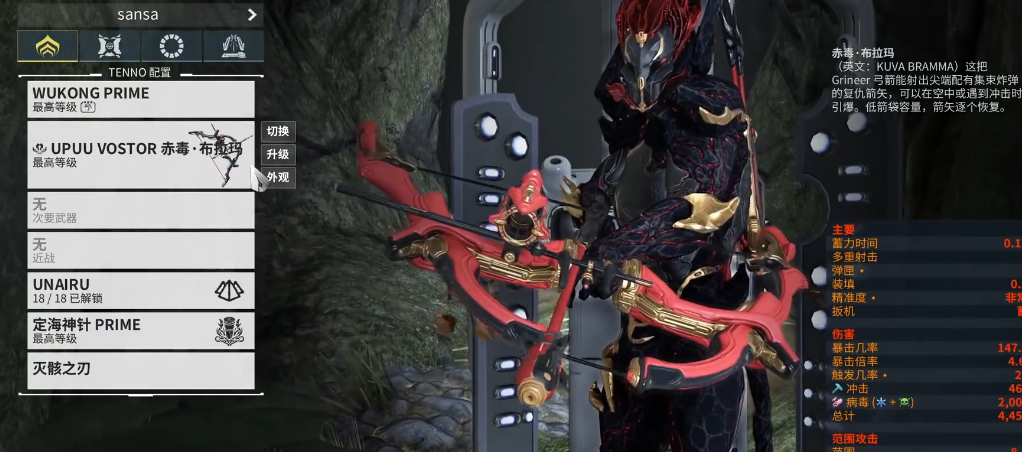Viewport: 1022px width, 452px height.
Task: Select the 灭骸之刃 slot
Action: [141, 370]
